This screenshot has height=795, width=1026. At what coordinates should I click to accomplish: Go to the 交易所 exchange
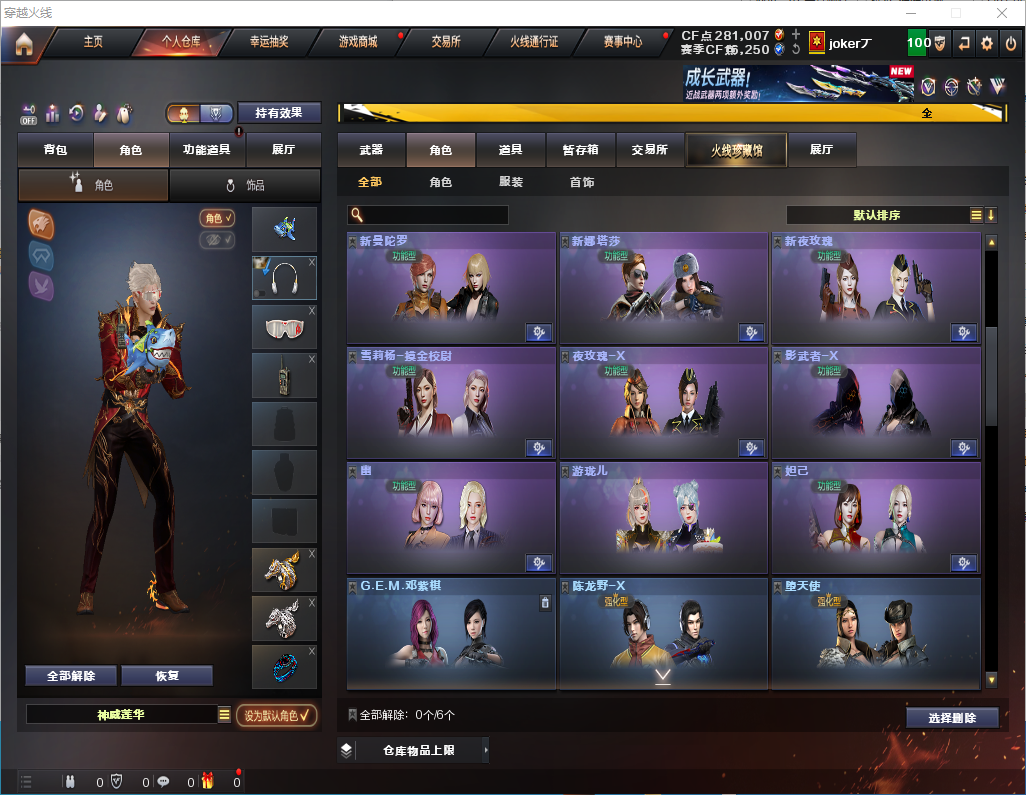(446, 43)
